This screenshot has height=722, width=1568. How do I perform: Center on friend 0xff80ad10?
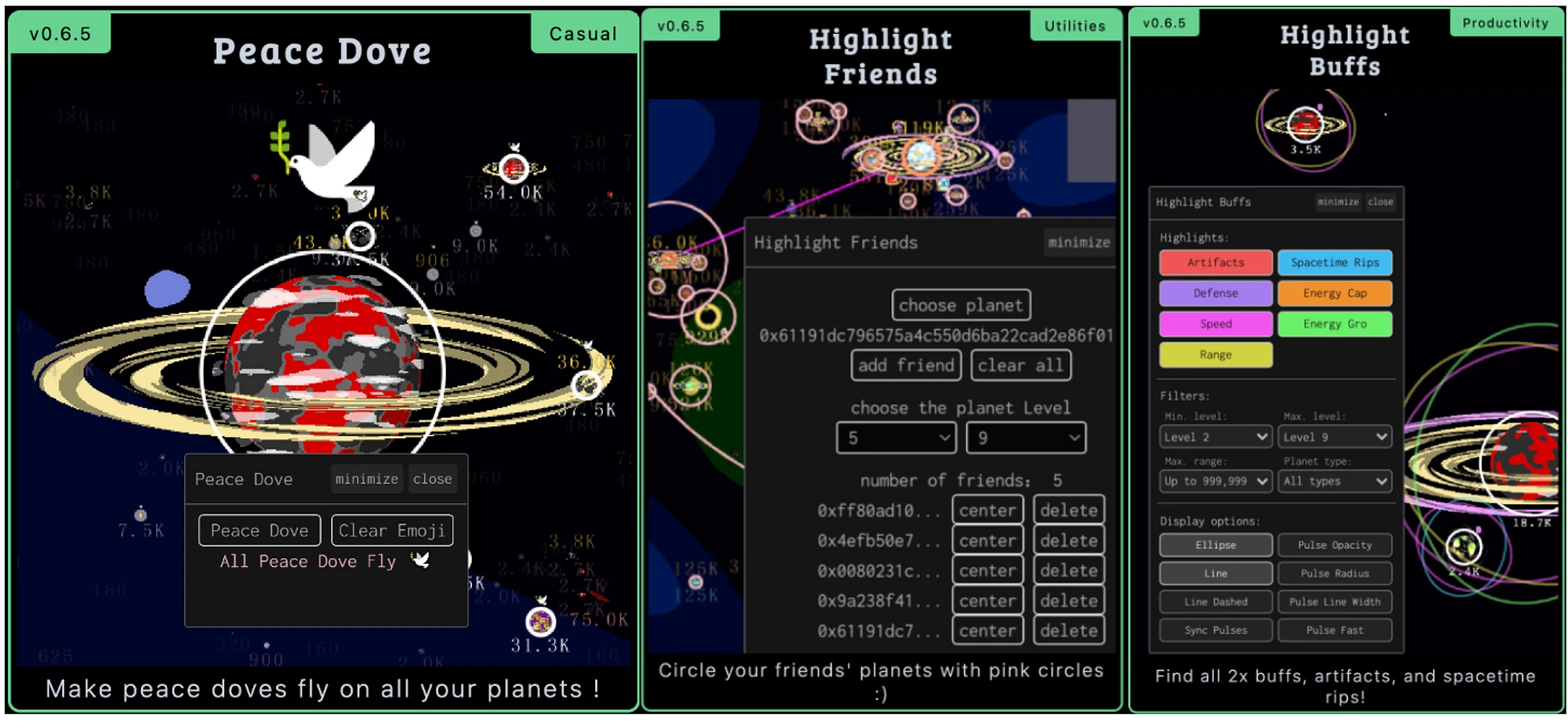pyautogui.click(x=987, y=510)
